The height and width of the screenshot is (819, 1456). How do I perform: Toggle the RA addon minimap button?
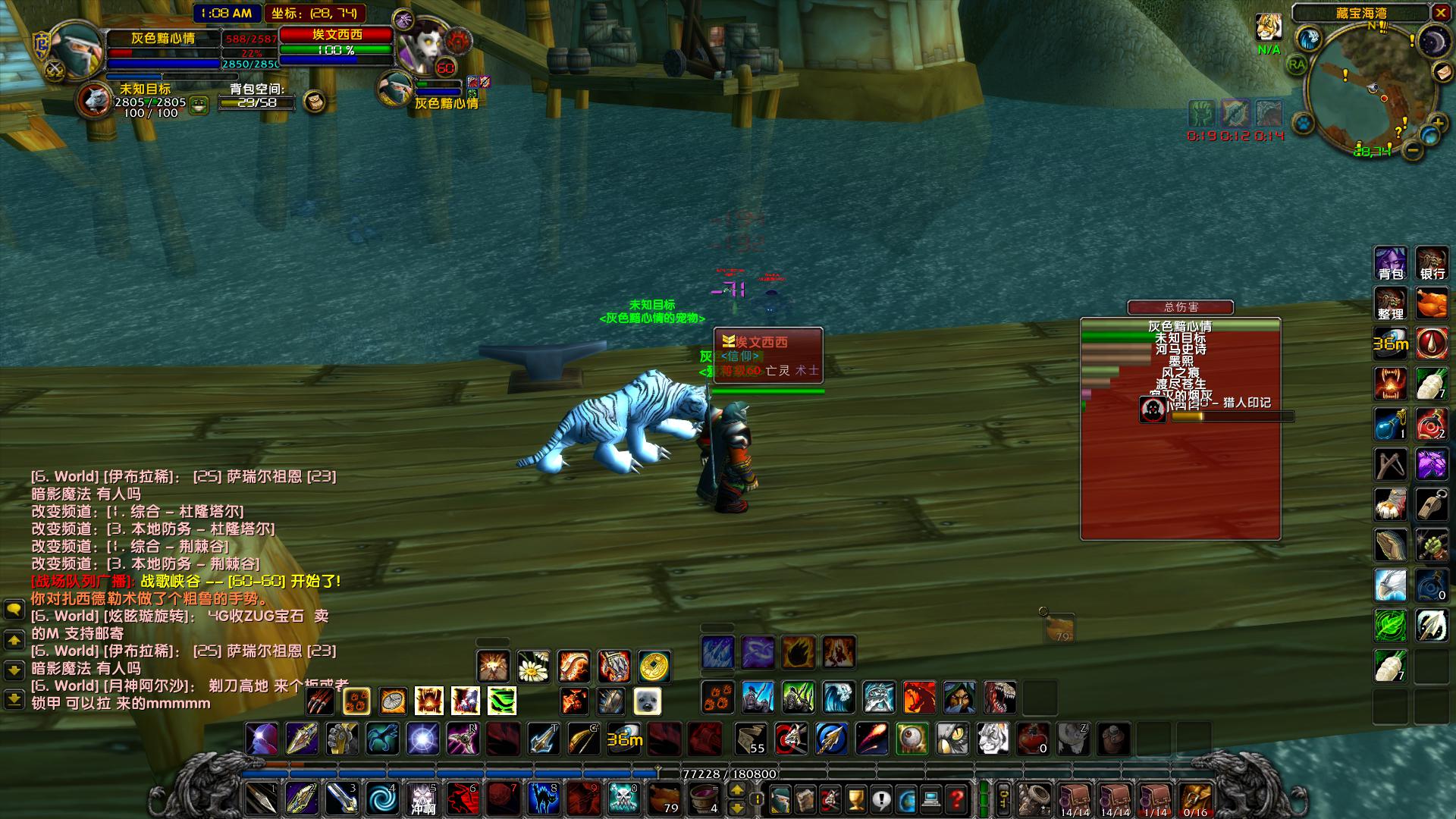[1297, 64]
